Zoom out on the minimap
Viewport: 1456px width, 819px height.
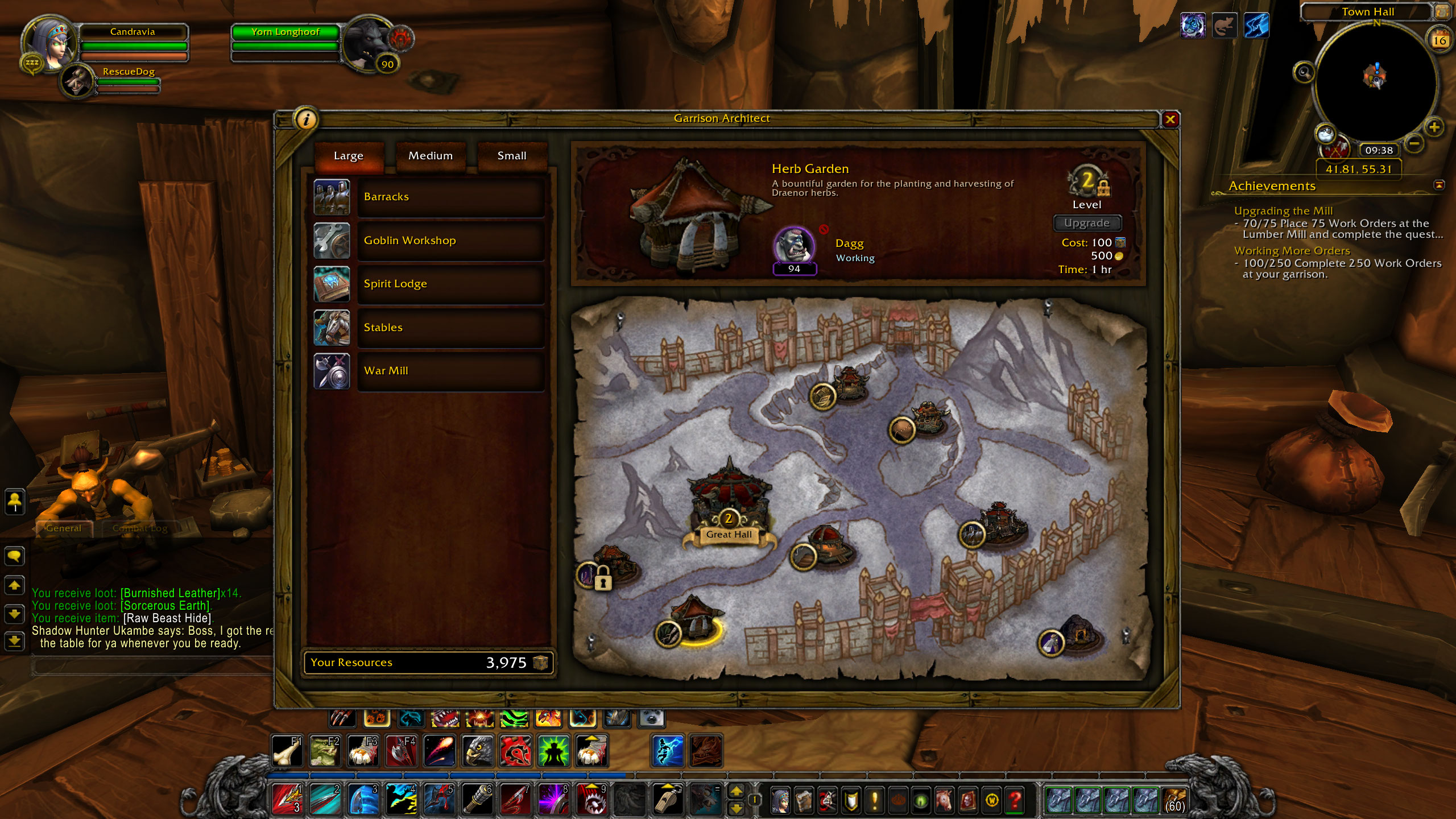[x=1415, y=143]
